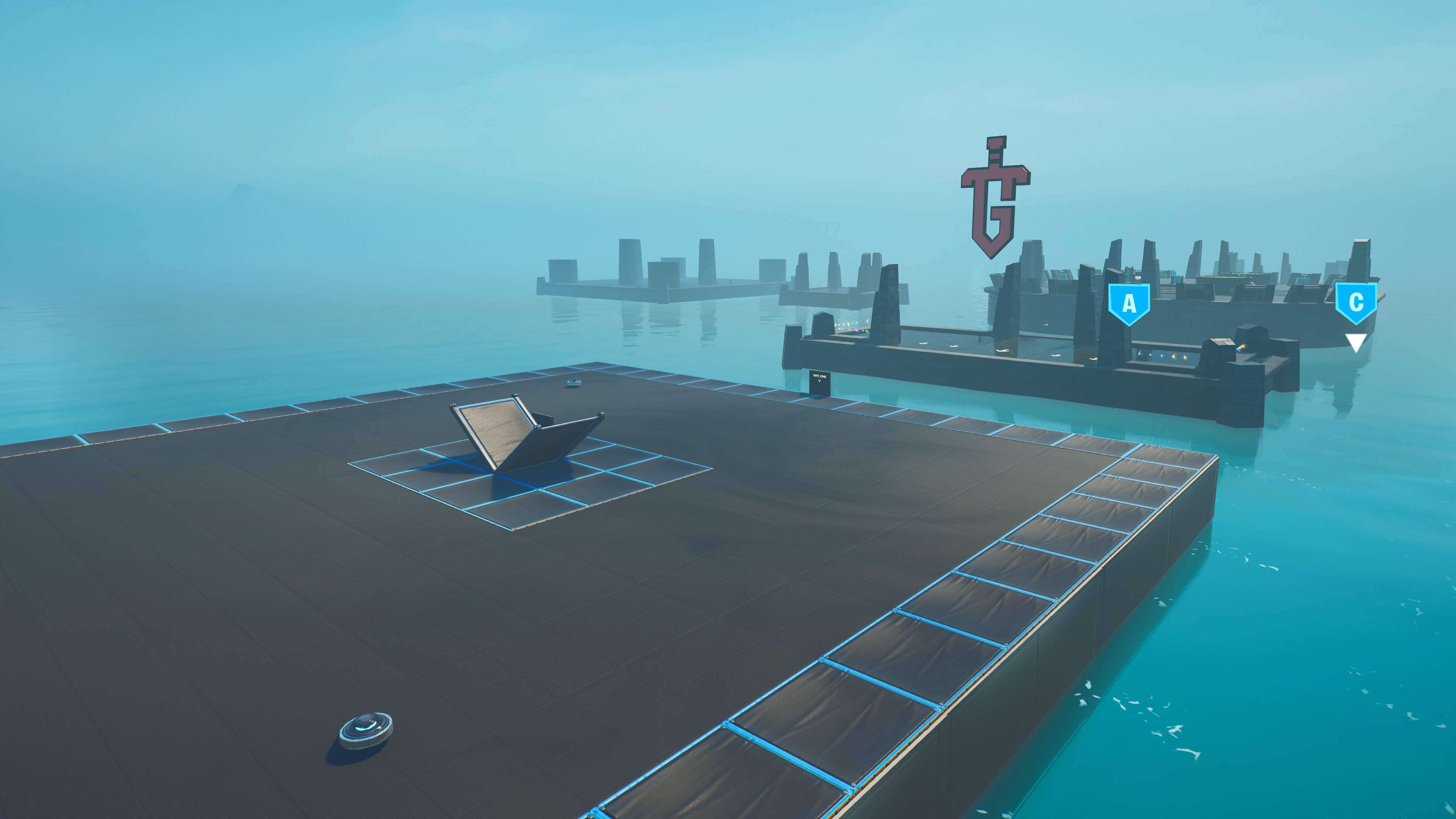Click the letter A inside the shield banner

pyautogui.click(x=1130, y=304)
